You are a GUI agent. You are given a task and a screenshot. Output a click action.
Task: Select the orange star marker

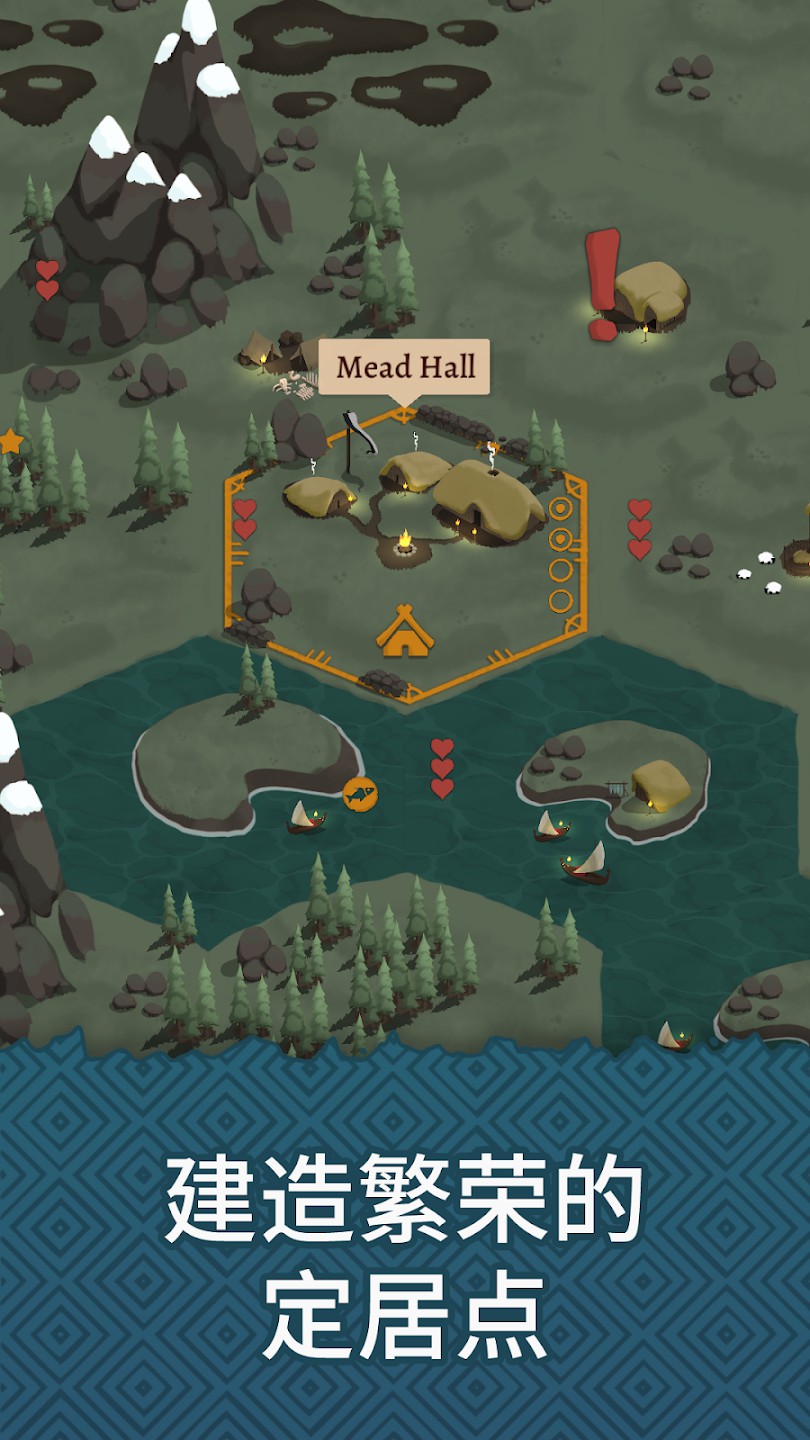9,441
